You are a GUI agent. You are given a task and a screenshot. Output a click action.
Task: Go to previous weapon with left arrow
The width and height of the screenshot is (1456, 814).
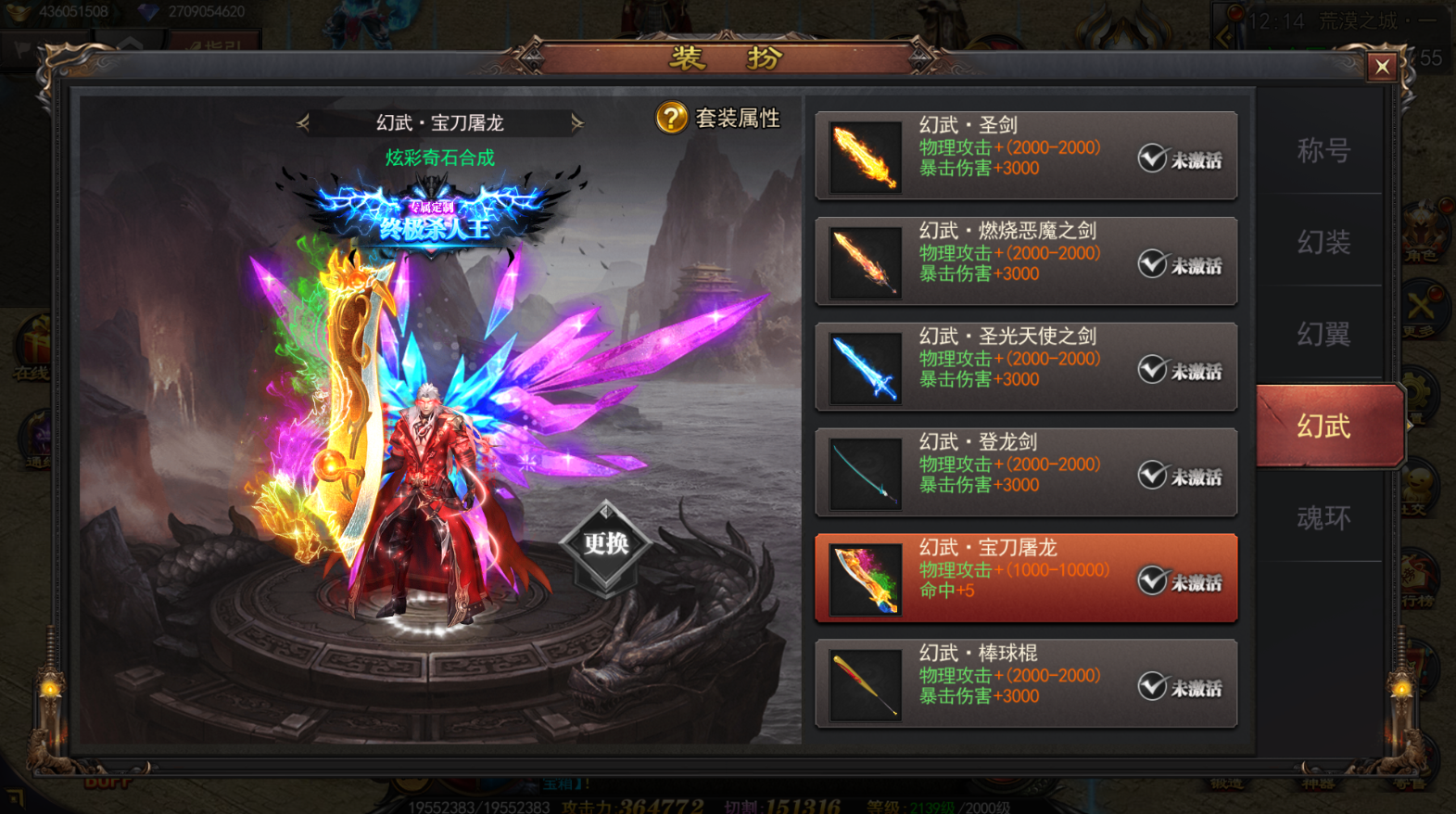click(x=303, y=122)
